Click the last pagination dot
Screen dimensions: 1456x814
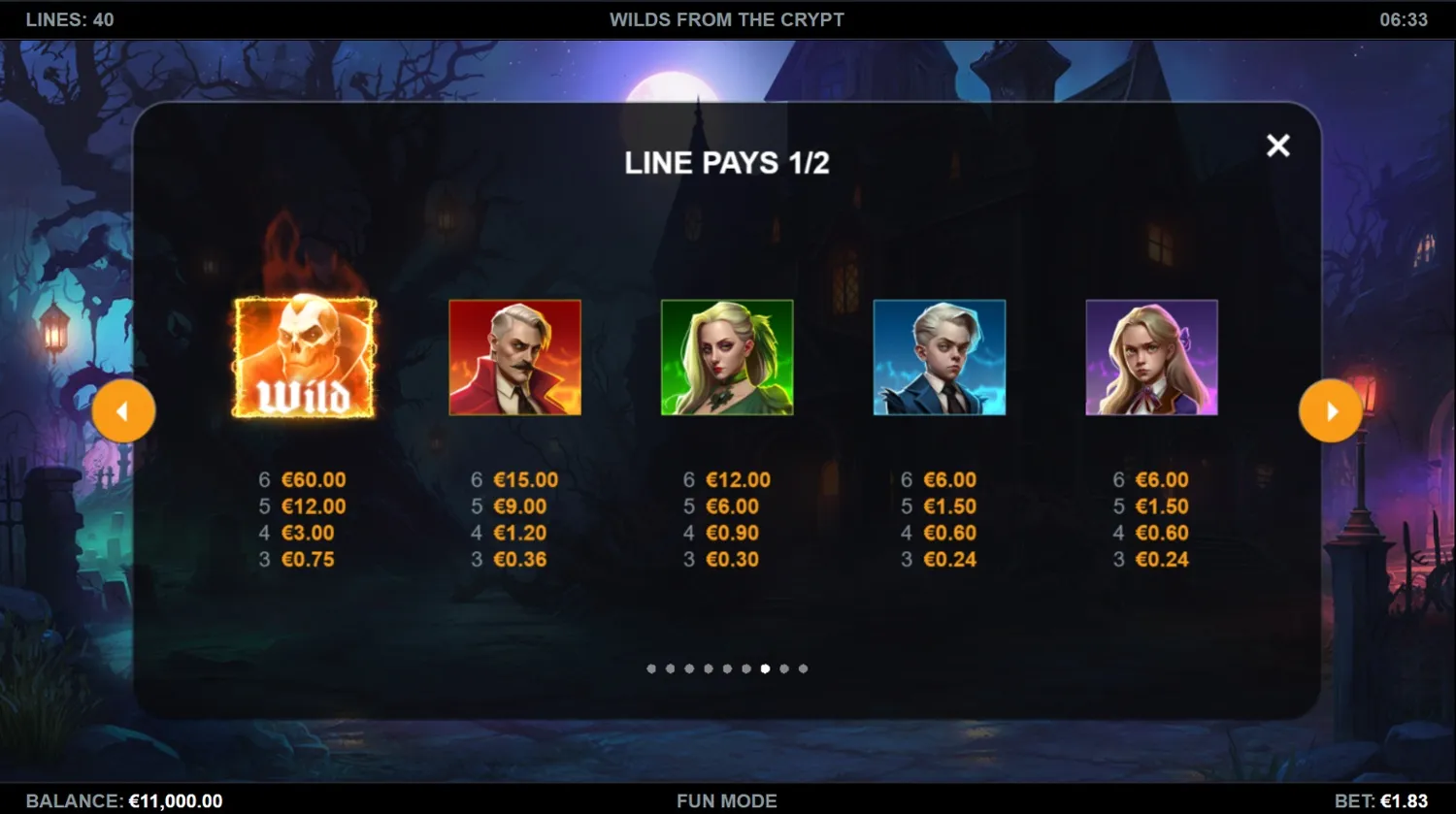(x=803, y=668)
